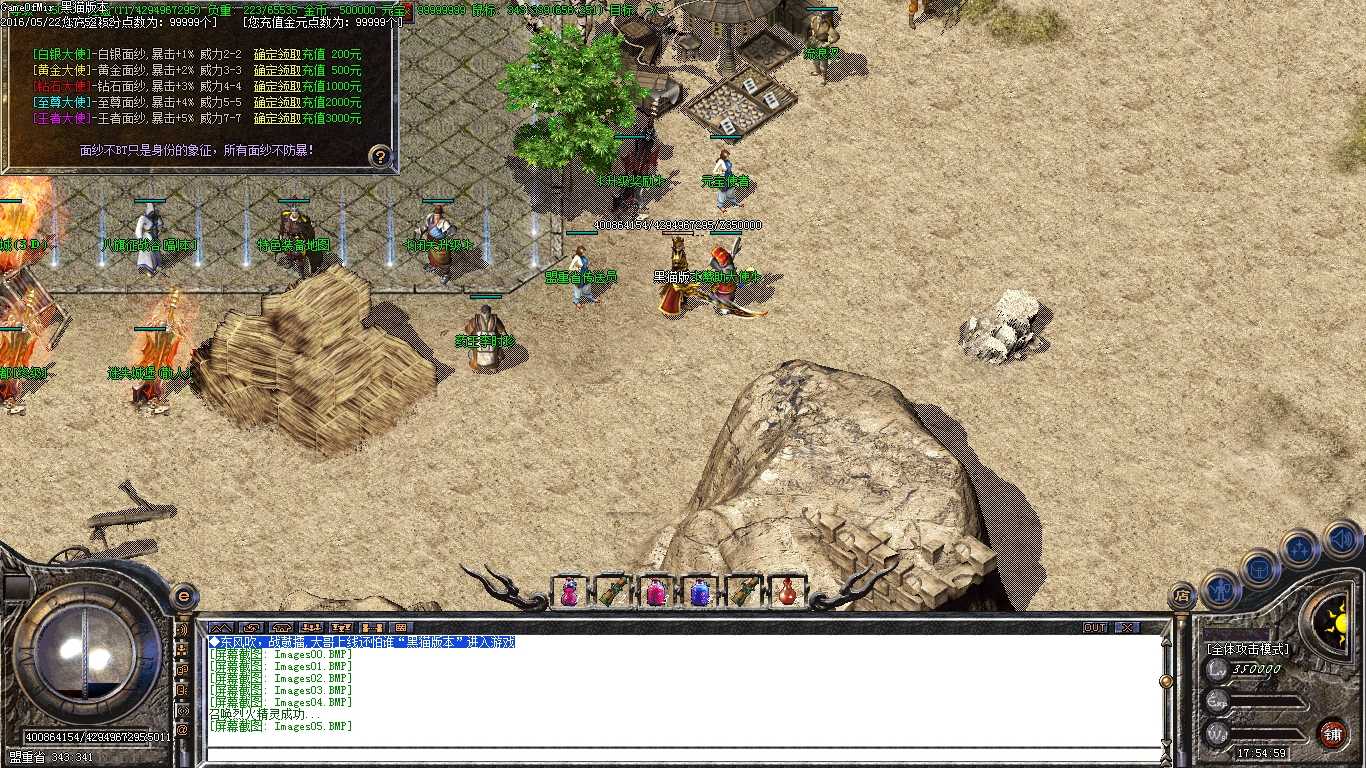
Task: Click the day-night sun indicator
Action: coord(1340,623)
